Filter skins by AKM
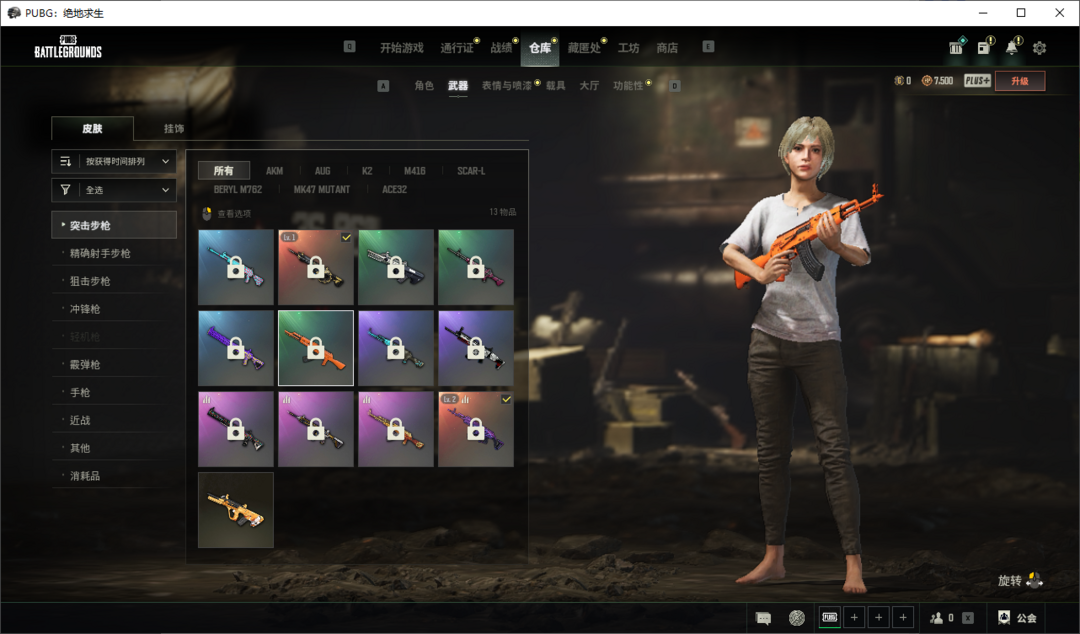This screenshot has width=1080, height=634. coord(274,171)
